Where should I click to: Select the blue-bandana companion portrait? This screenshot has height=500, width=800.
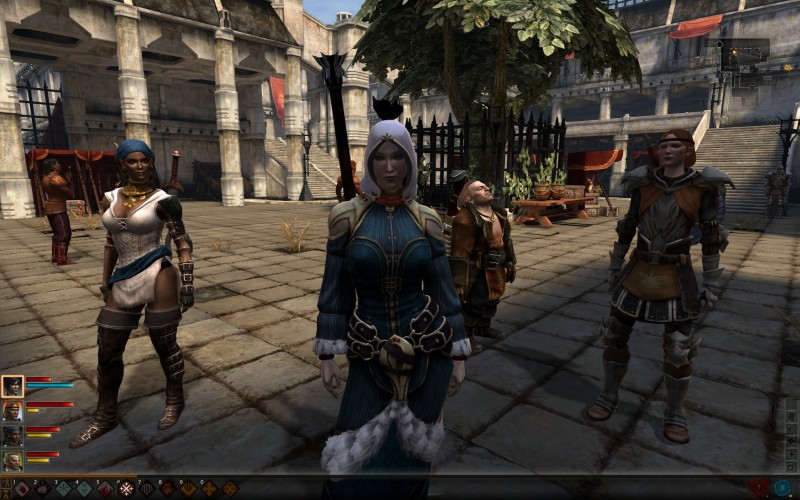point(12,436)
